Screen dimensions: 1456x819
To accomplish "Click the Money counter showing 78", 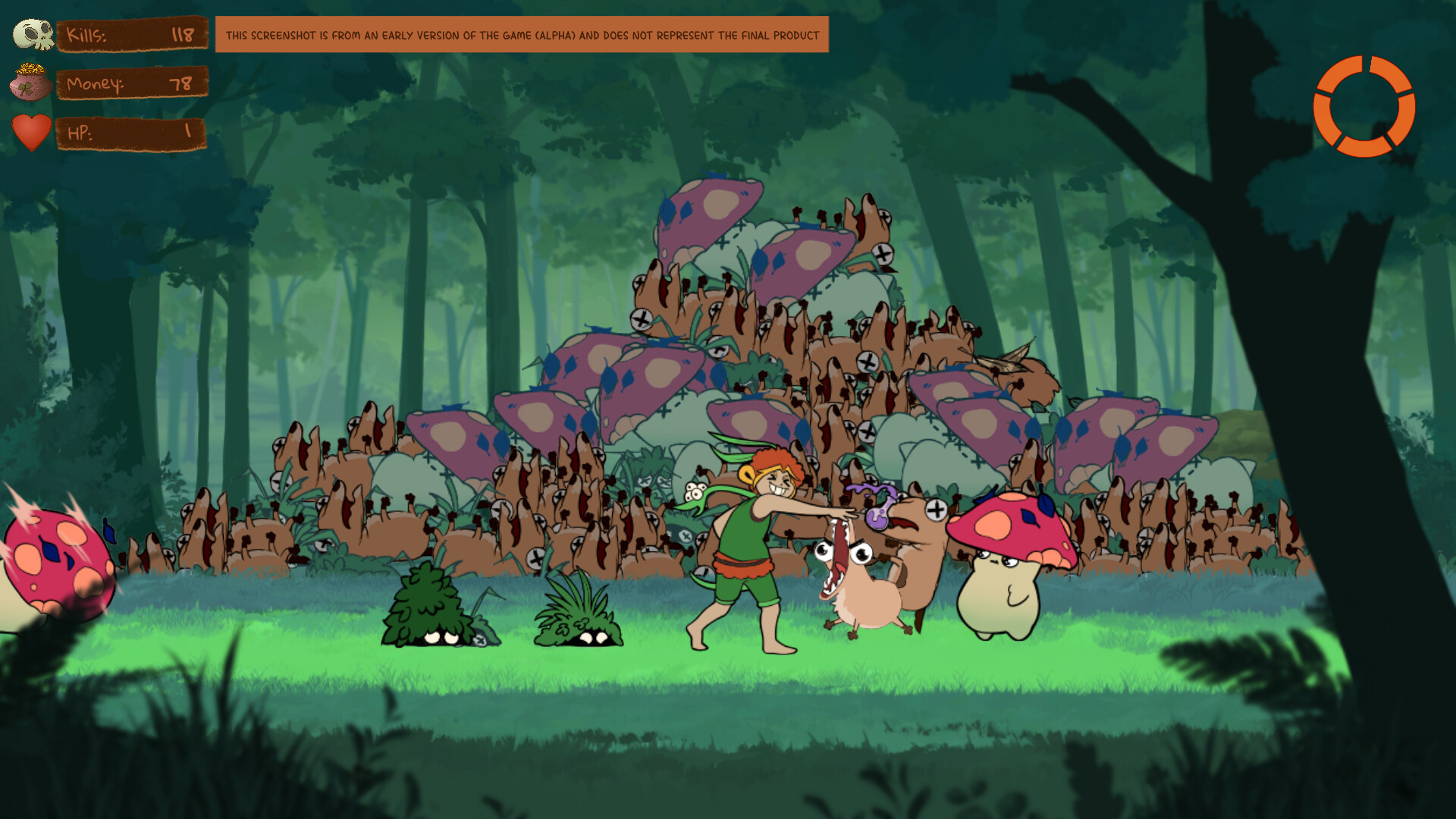I will (x=133, y=83).
